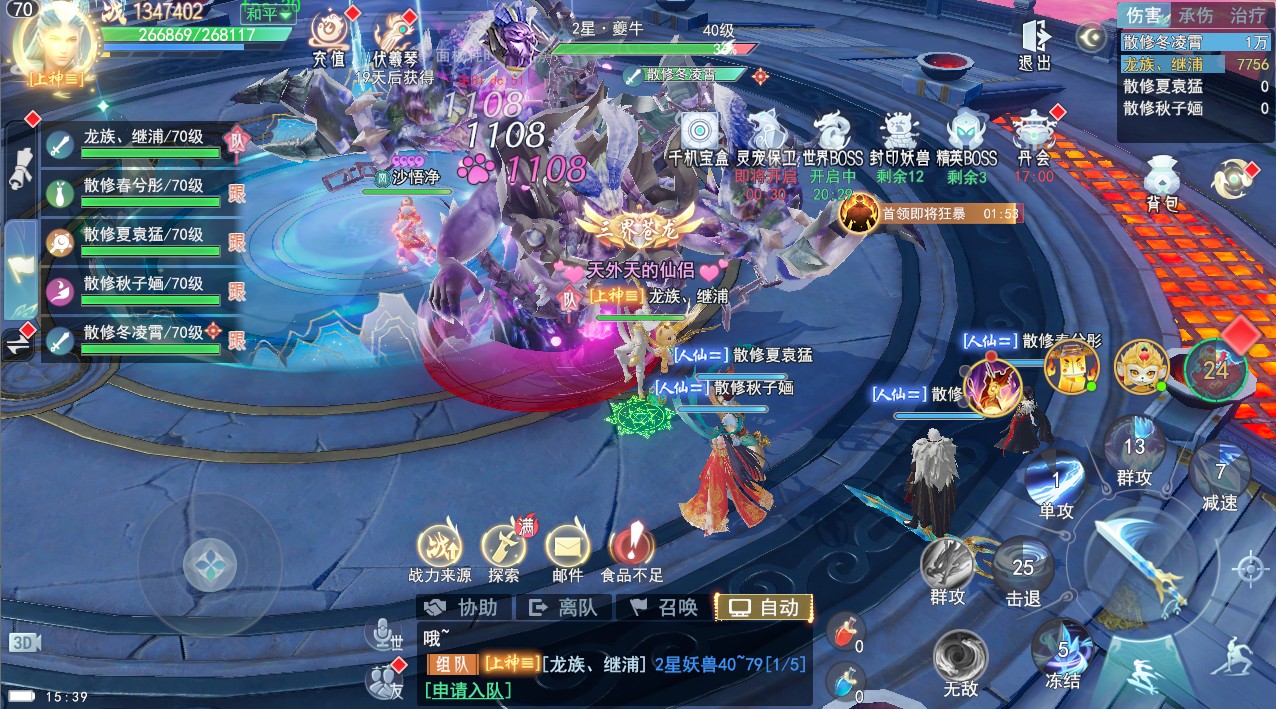The width and height of the screenshot is (1276, 709).
Task: Click the 申请入队 join request link
Action: tap(468, 690)
